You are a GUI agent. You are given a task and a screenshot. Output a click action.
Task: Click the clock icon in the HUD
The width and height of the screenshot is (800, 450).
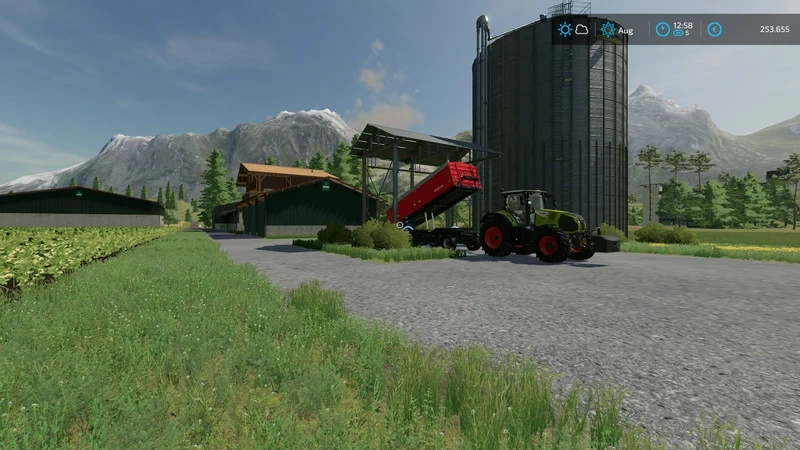pyautogui.click(x=663, y=30)
